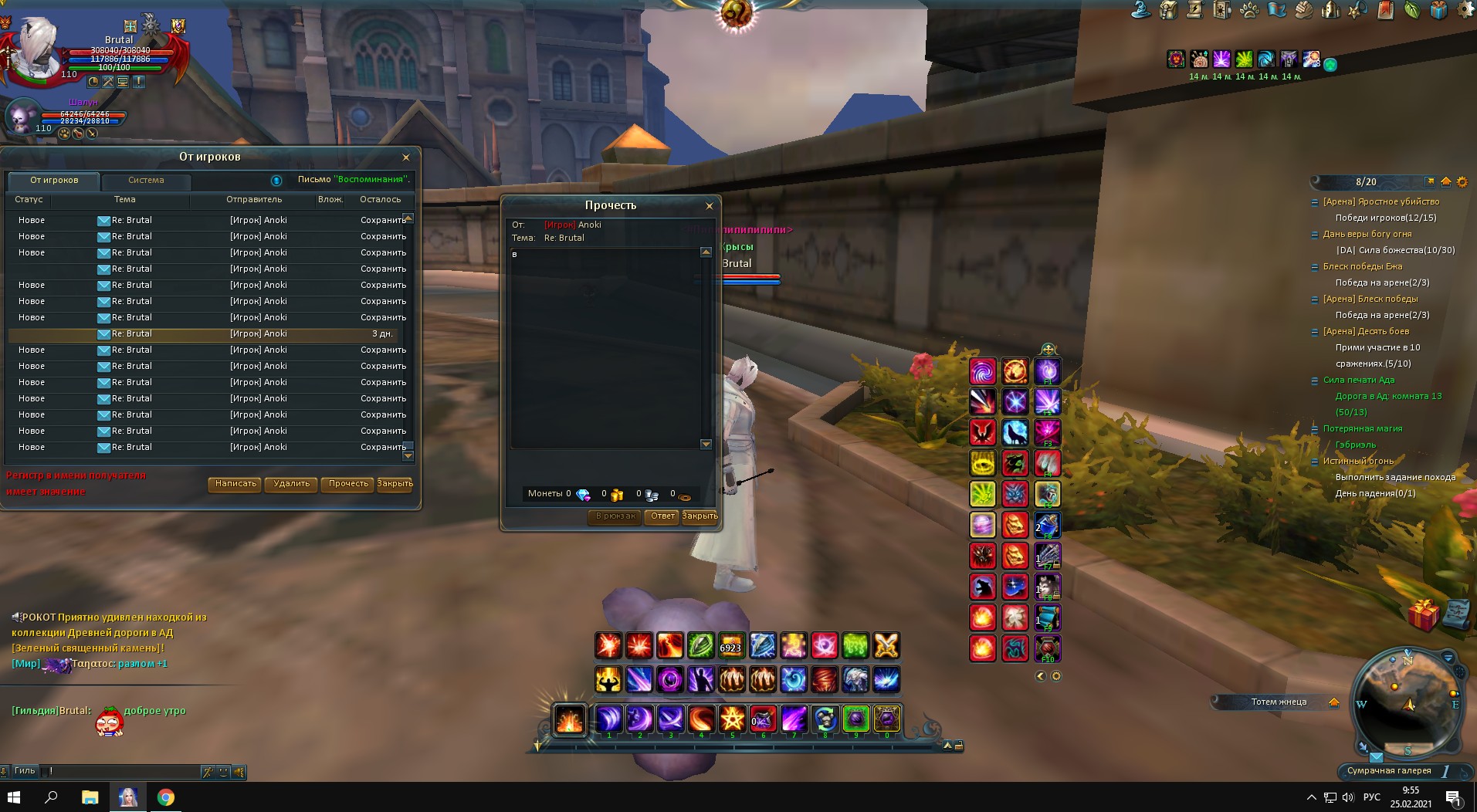The image size is (1477, 812).
Task: Click «Закрыть» in the letter reading window
Action: pos(700,516)
